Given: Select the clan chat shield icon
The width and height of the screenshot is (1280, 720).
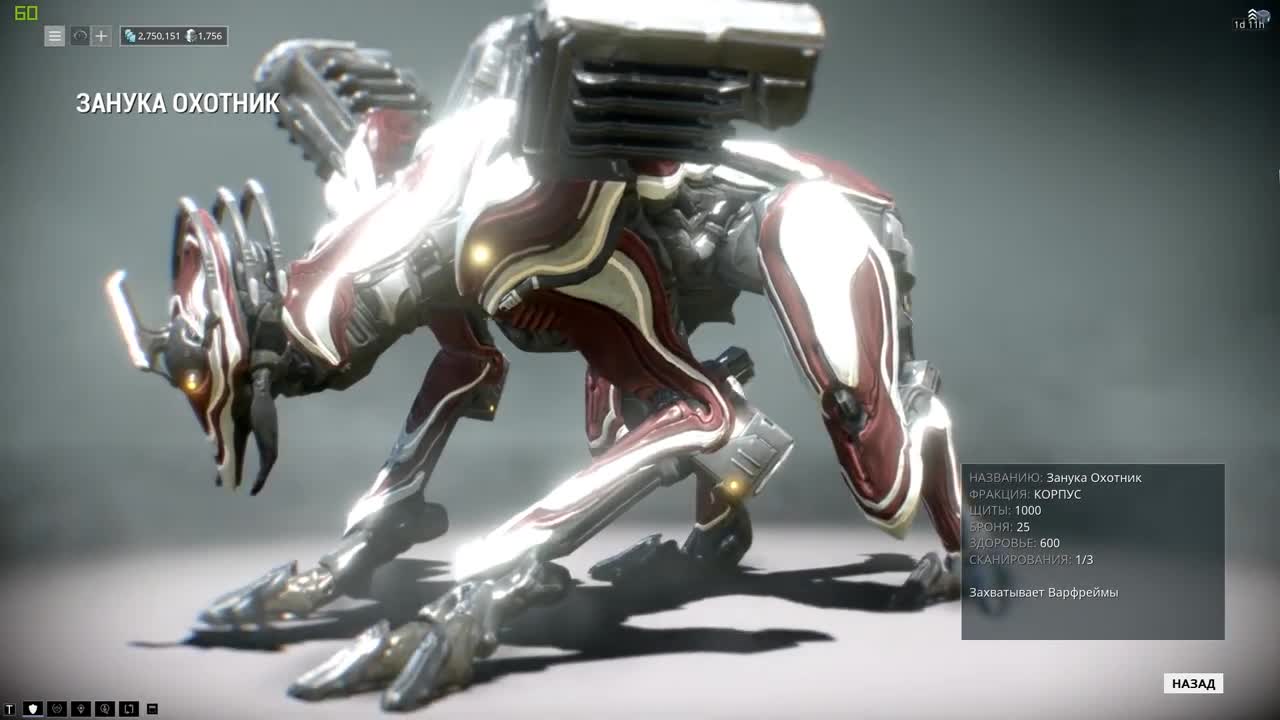Looking at the screenshot, I should (x=33, y=710).
